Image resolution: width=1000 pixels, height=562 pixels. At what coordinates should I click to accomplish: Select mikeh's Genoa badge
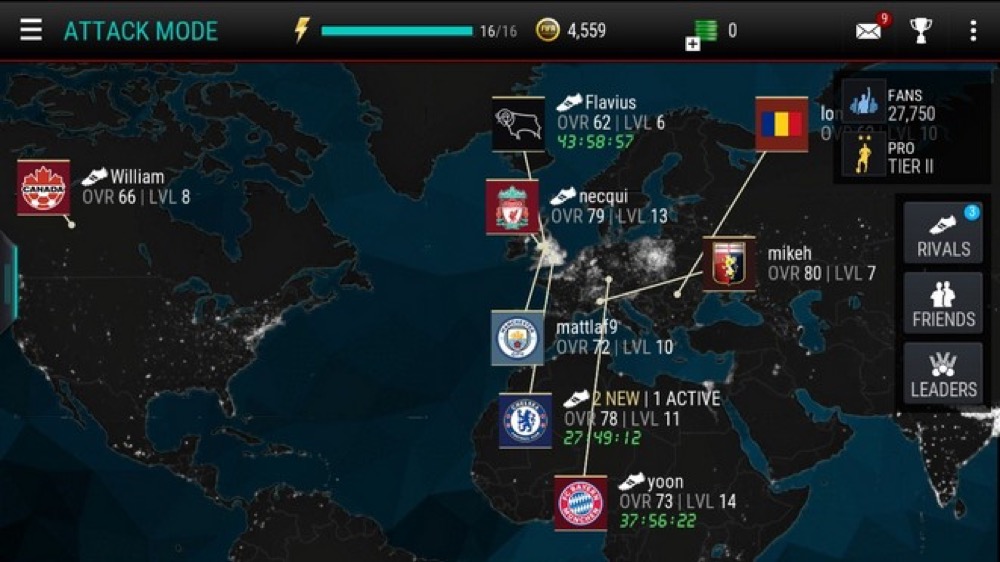[x=728, y=263]
